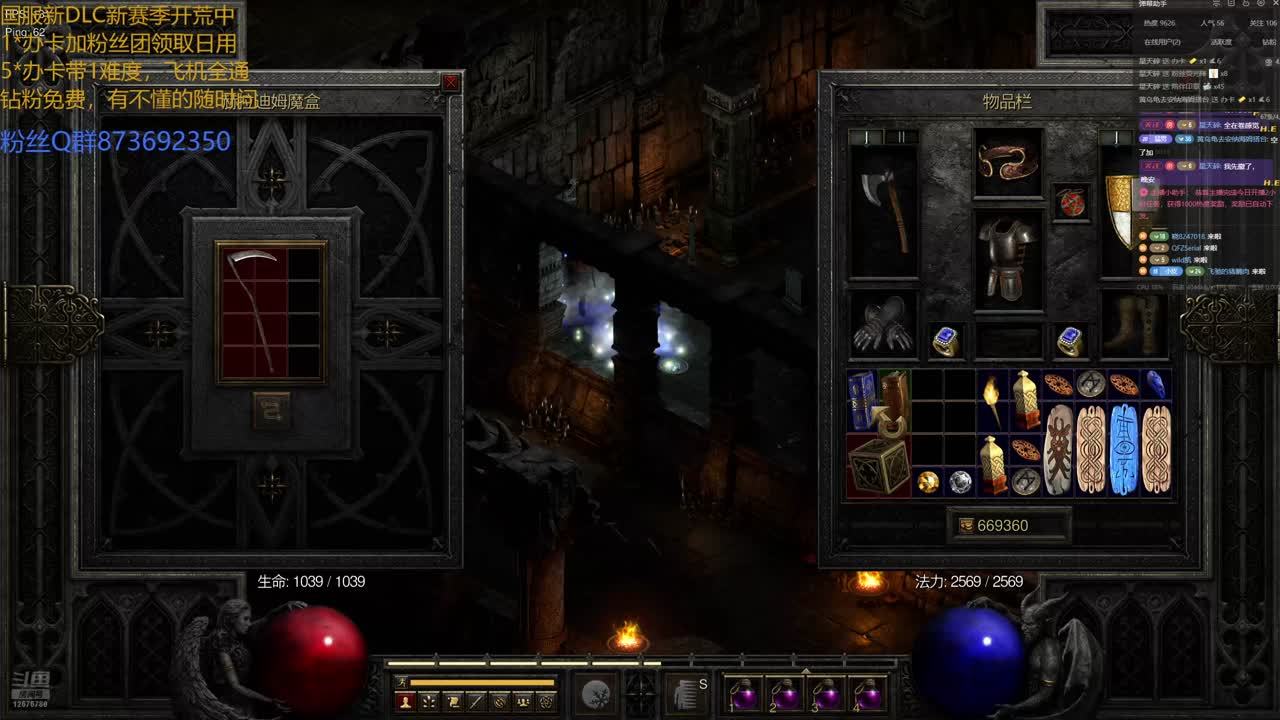Select the equipped helmet circlet slot
This screenshot has width=1280, height=720.
tap(1009, 161)
